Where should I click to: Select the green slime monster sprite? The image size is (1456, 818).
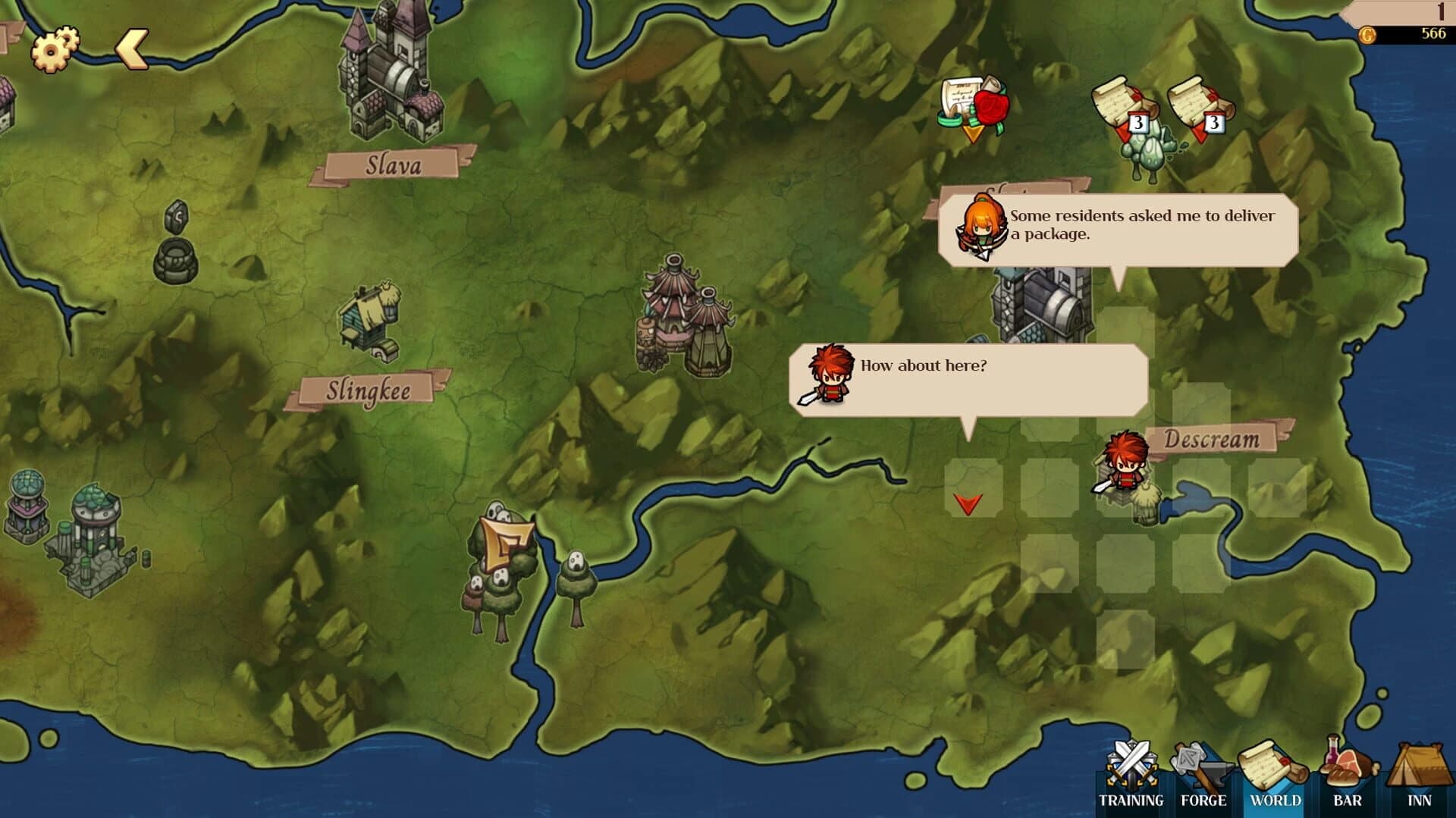coord(1149,152)
